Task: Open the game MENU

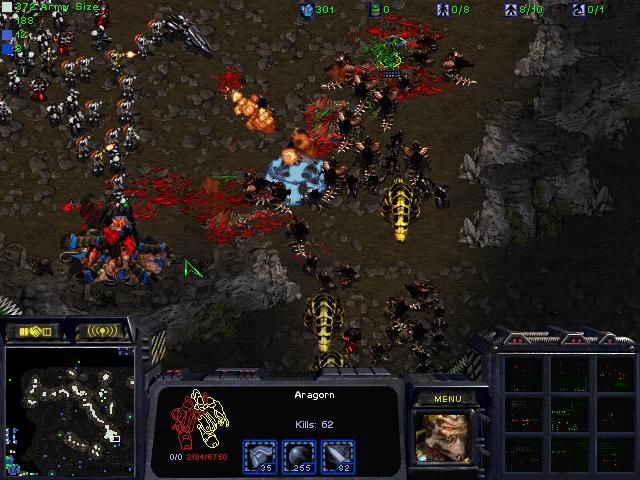Action: (x=447, y=398)
